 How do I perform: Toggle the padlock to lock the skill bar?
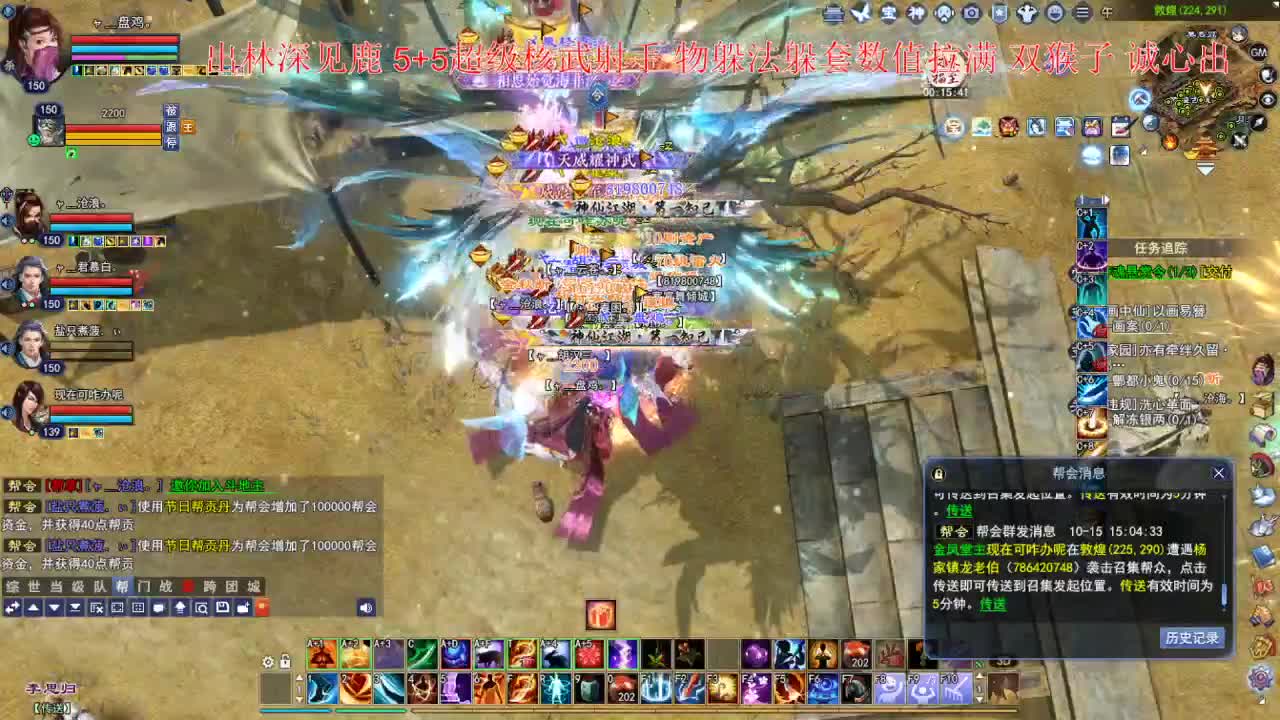coord(285,660)
